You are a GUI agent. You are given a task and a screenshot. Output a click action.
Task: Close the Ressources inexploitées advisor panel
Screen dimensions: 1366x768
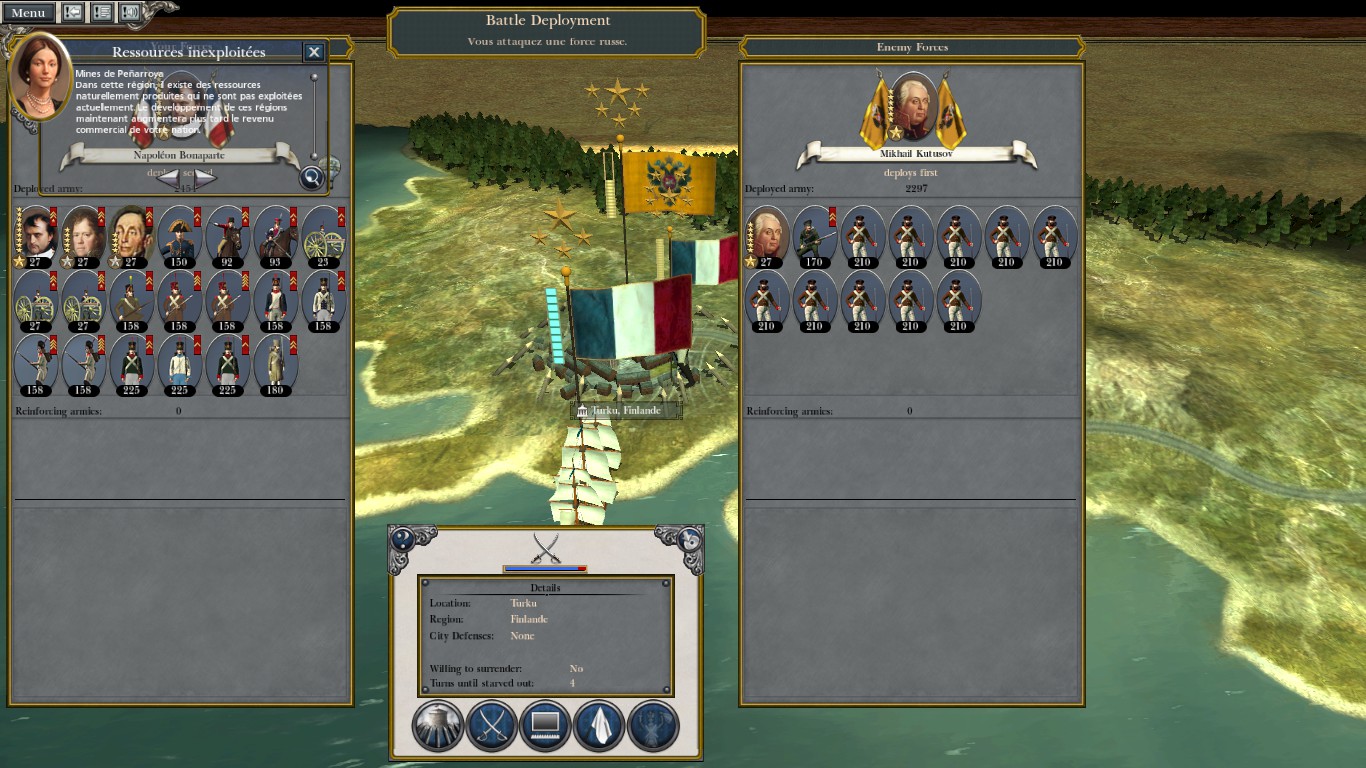click(314, 52)
